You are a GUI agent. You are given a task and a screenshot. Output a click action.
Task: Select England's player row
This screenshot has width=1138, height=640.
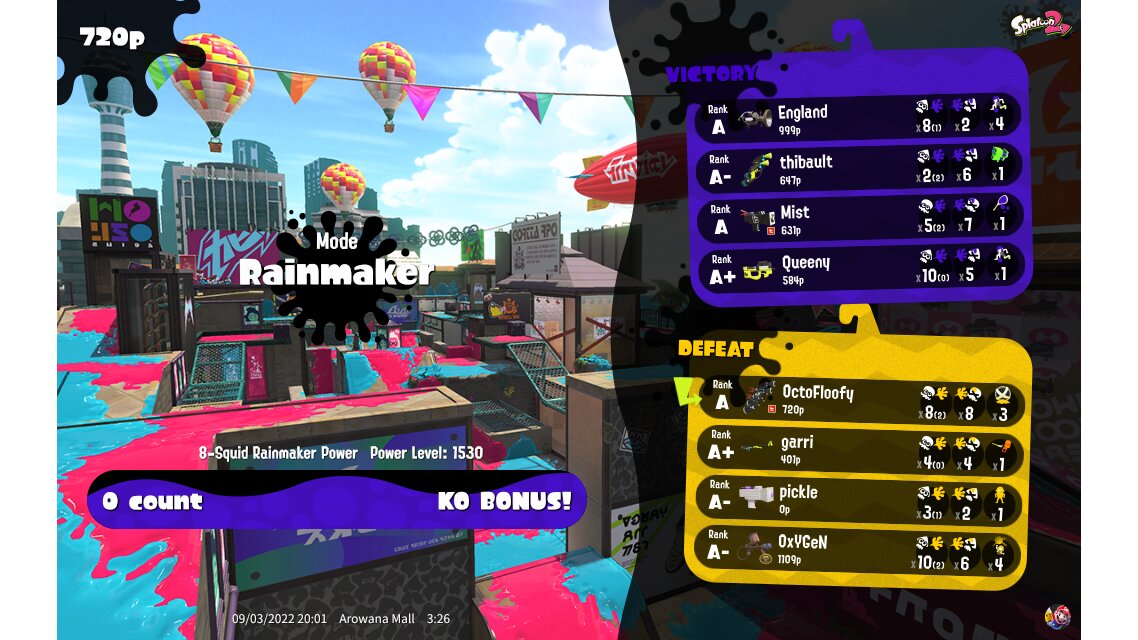(x=858, y=117)
